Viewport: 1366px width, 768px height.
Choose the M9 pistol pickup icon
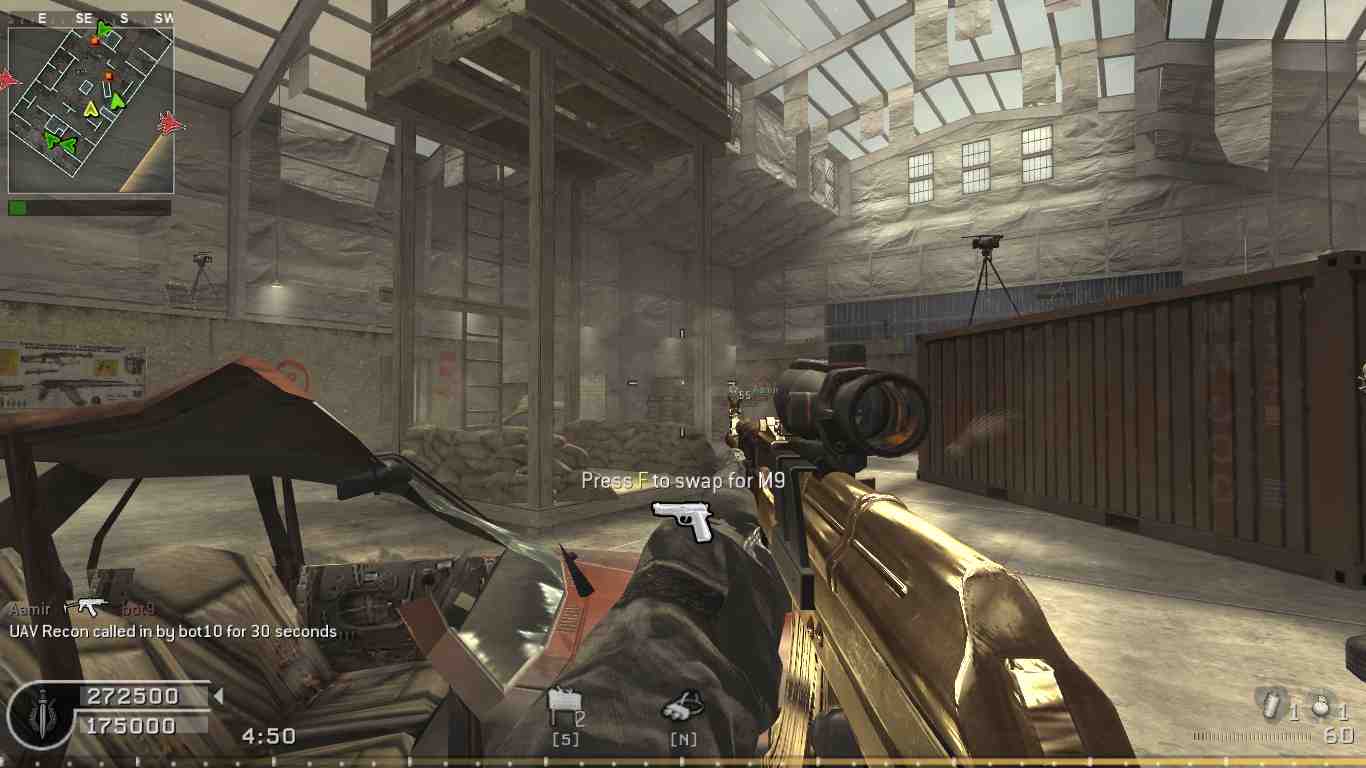[683, 520]
